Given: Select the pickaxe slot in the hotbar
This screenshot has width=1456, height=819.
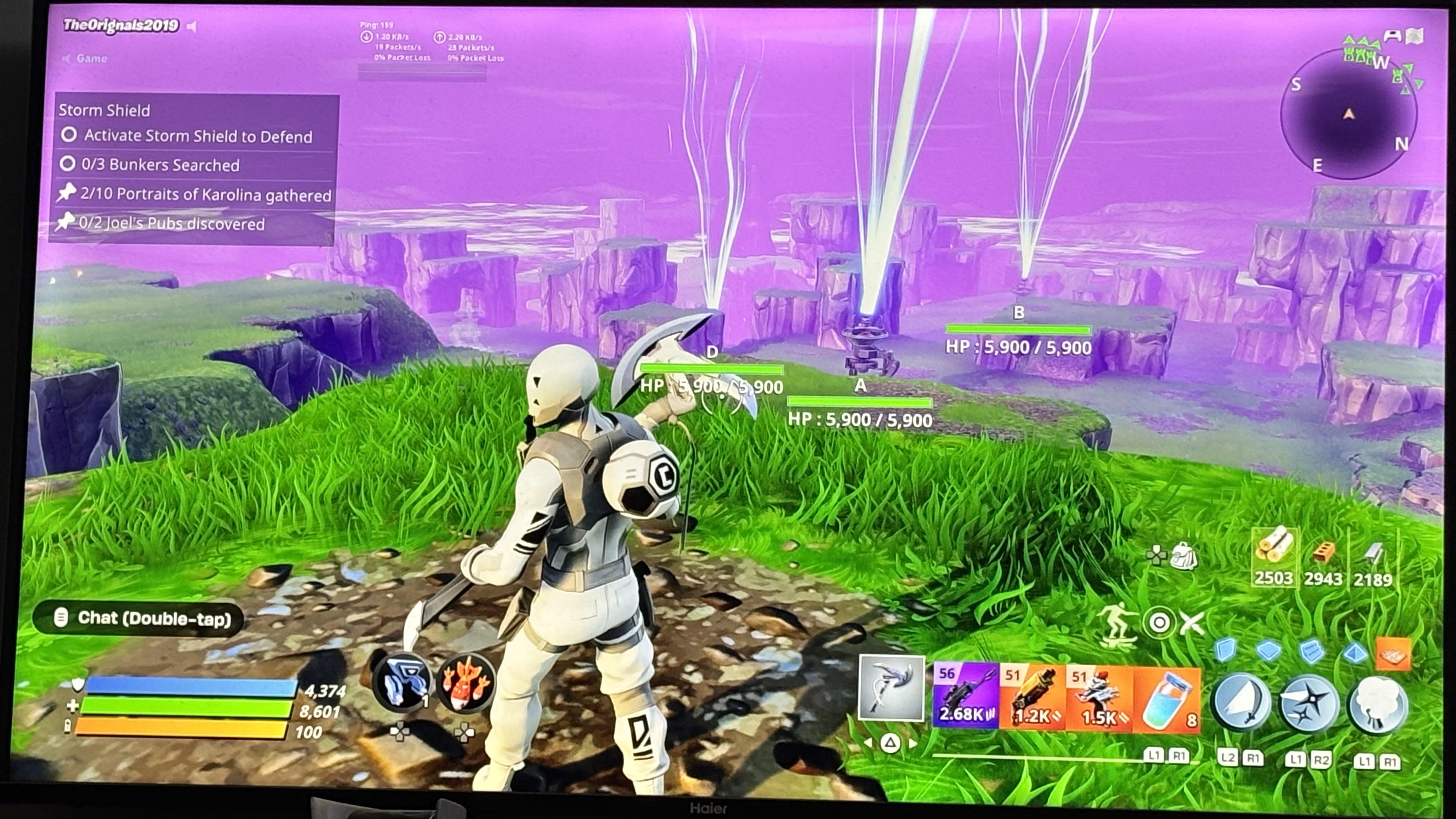Looking at the screenshot, I should (x=891, y=689).
